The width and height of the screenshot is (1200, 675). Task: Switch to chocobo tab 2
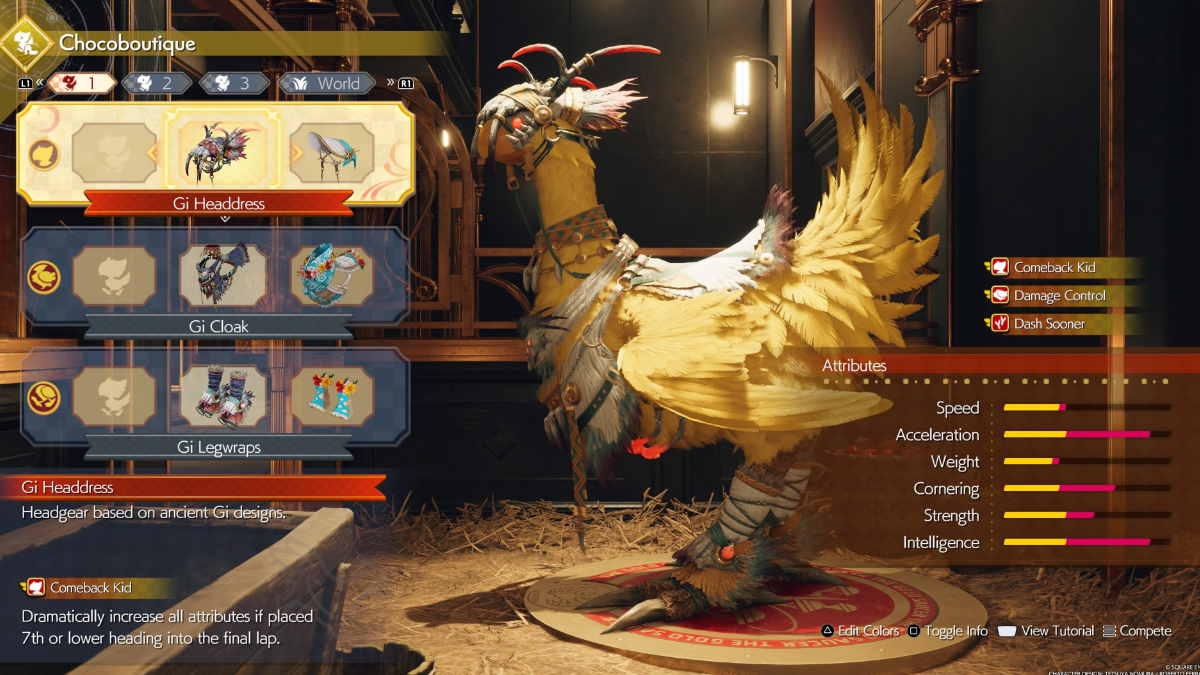[157, 83]
